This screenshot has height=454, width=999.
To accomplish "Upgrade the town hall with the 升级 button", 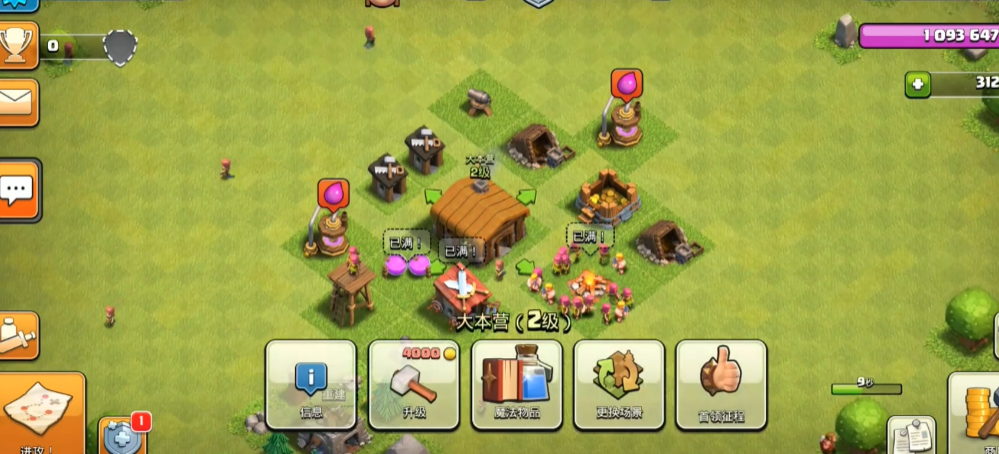I will pyautogui.click(x=414, y=385).
